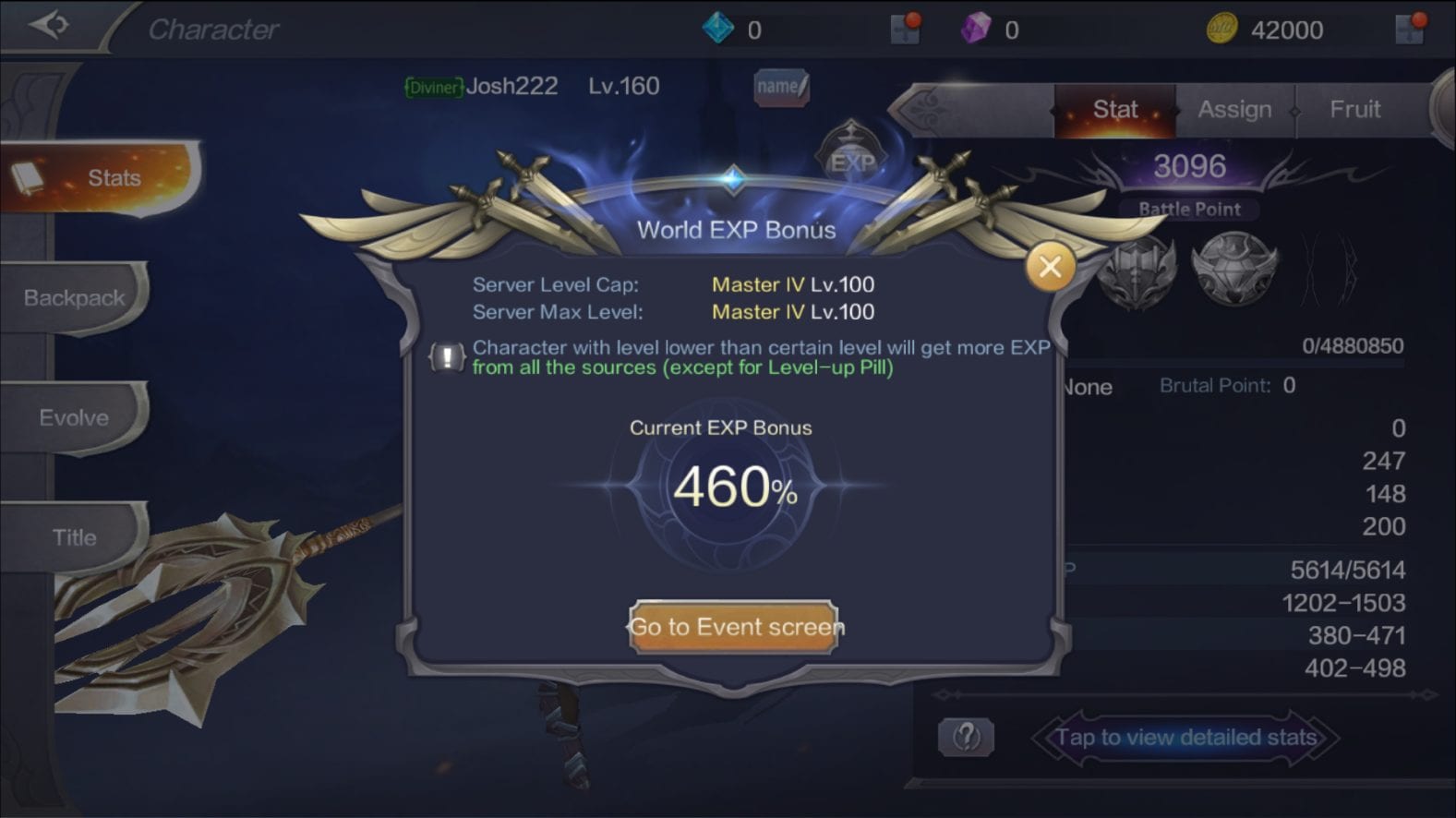Switch to the Assign tab
Viewport: 1456px width, 818px height.
point(1234,110)
